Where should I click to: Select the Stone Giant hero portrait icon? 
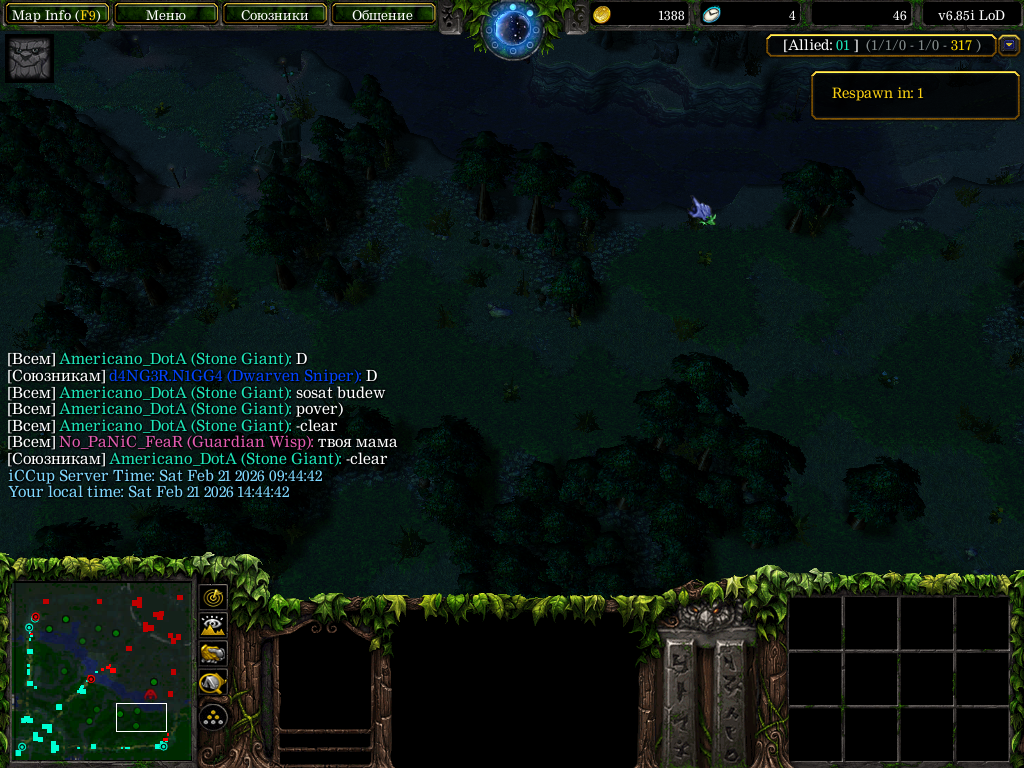pos(30,58)
